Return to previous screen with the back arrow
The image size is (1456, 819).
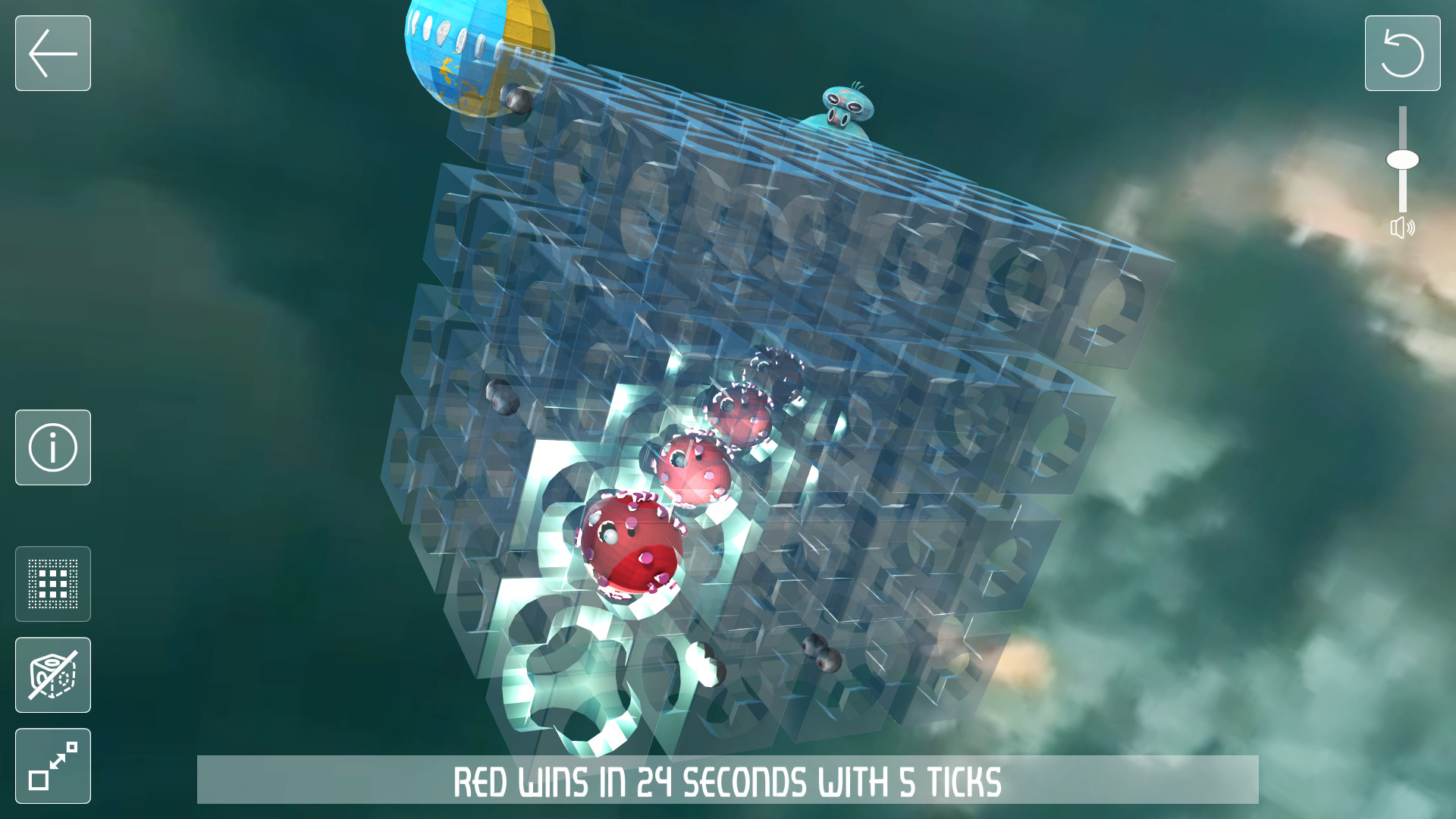52,53
